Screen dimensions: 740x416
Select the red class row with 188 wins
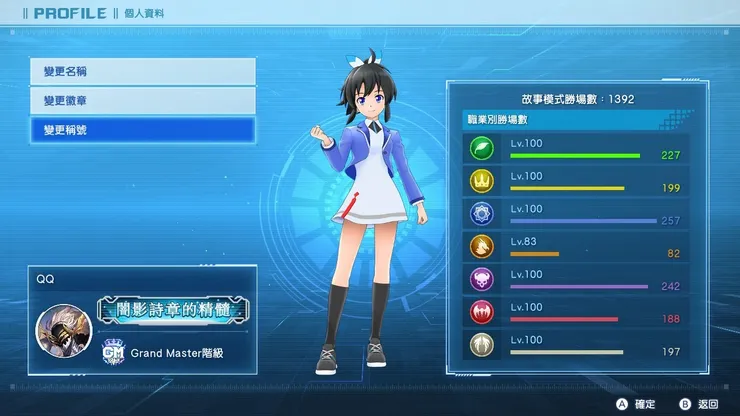pyautogui.click(x=570, y=313)
